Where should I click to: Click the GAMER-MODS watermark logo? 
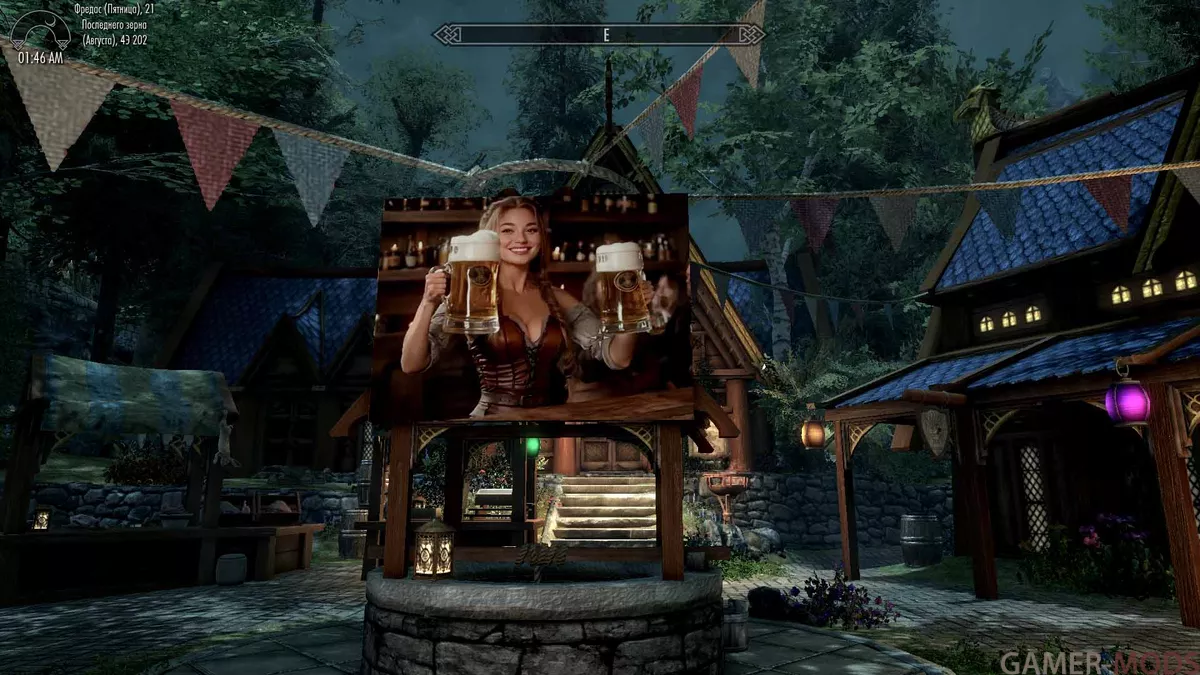tap(1093, 661)
